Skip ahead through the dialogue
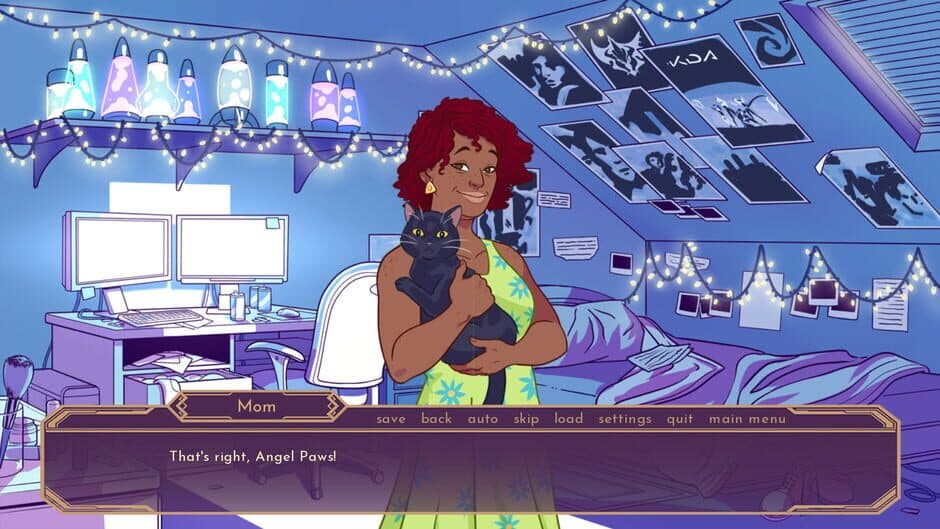The width and height of the screenshot is (940, 529). [x=526, y=419]
